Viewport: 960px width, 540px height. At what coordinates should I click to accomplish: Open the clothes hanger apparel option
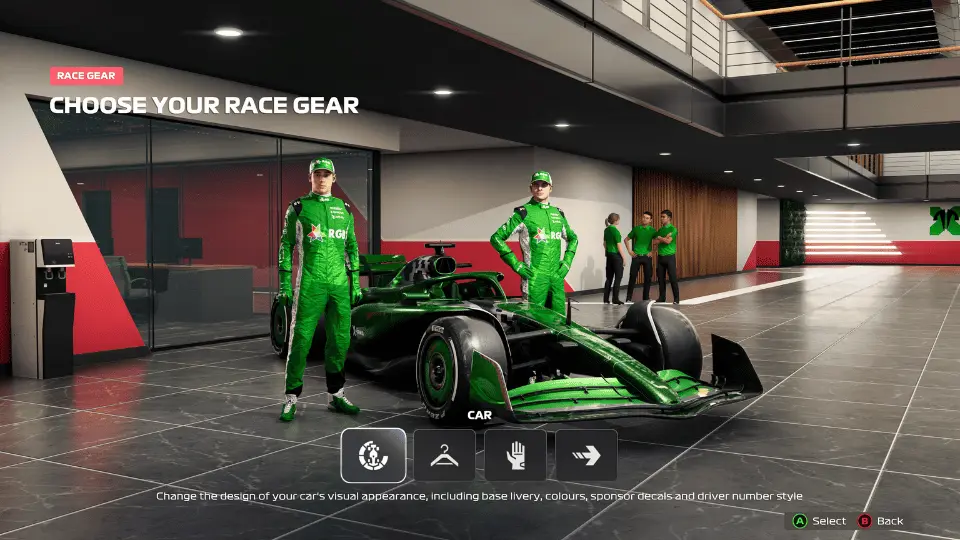click(x=444, y=455)
